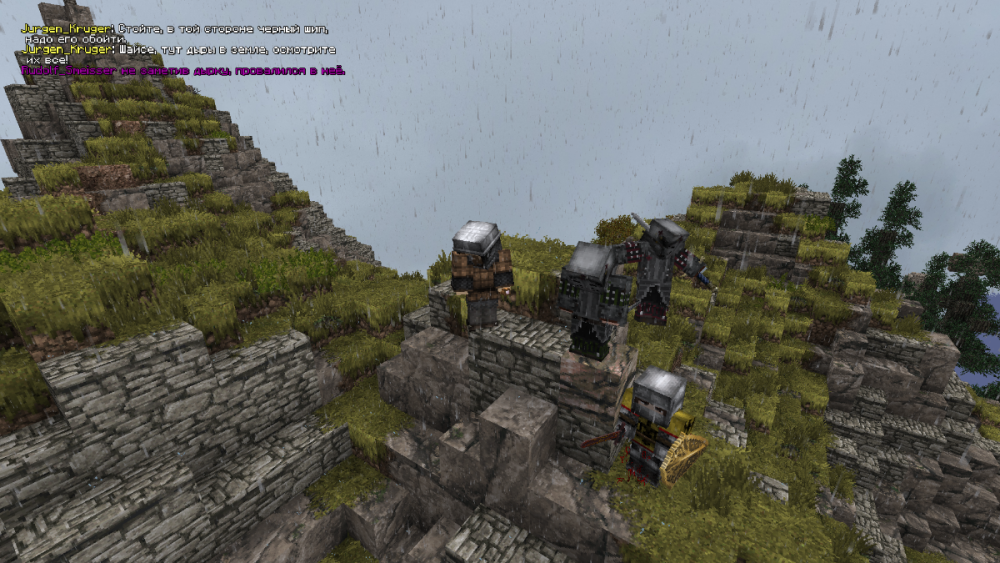The height and width of the screenshot is (563, 1000).
Task: Click Jurgen_Kruger's chat message starting with Стойте
Action: coord(222,30)
